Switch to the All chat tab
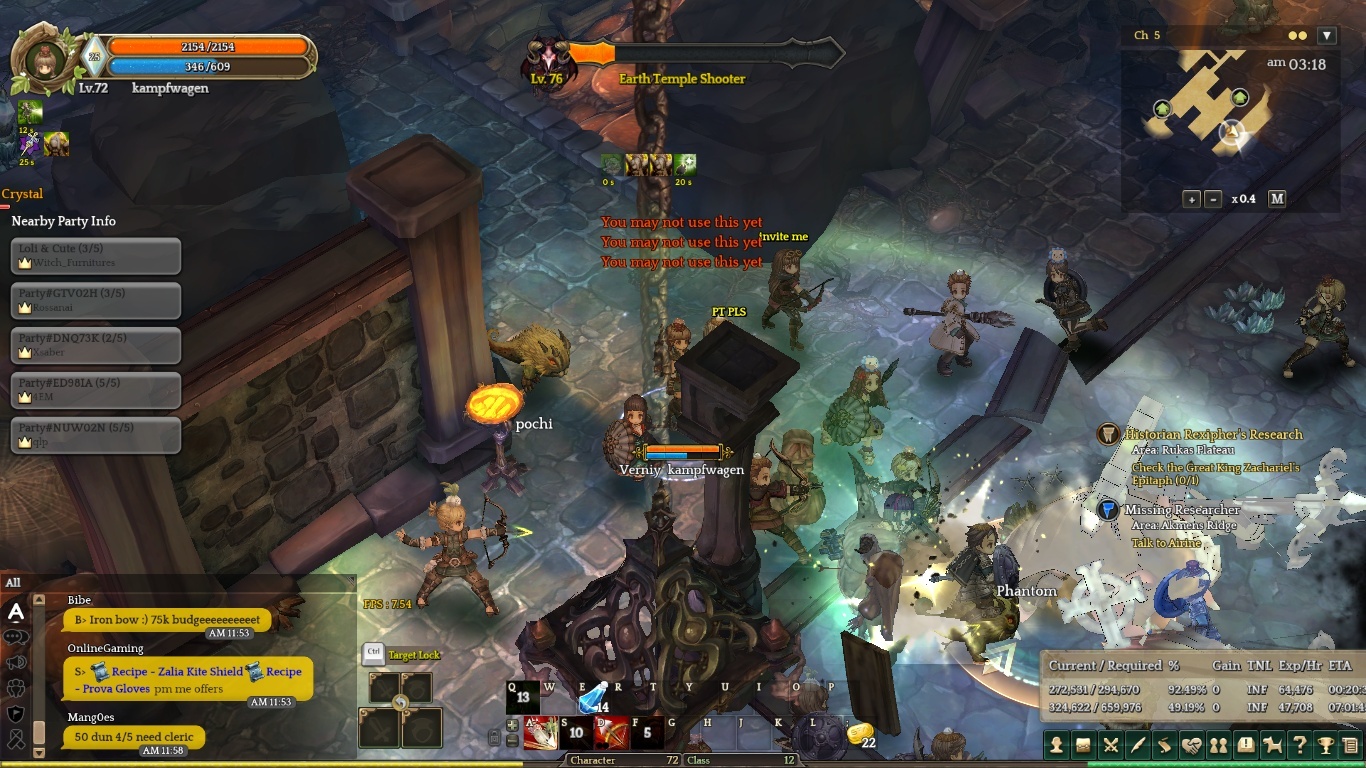The height and width of the screenshot is (768, 1366). click(13, 582)
